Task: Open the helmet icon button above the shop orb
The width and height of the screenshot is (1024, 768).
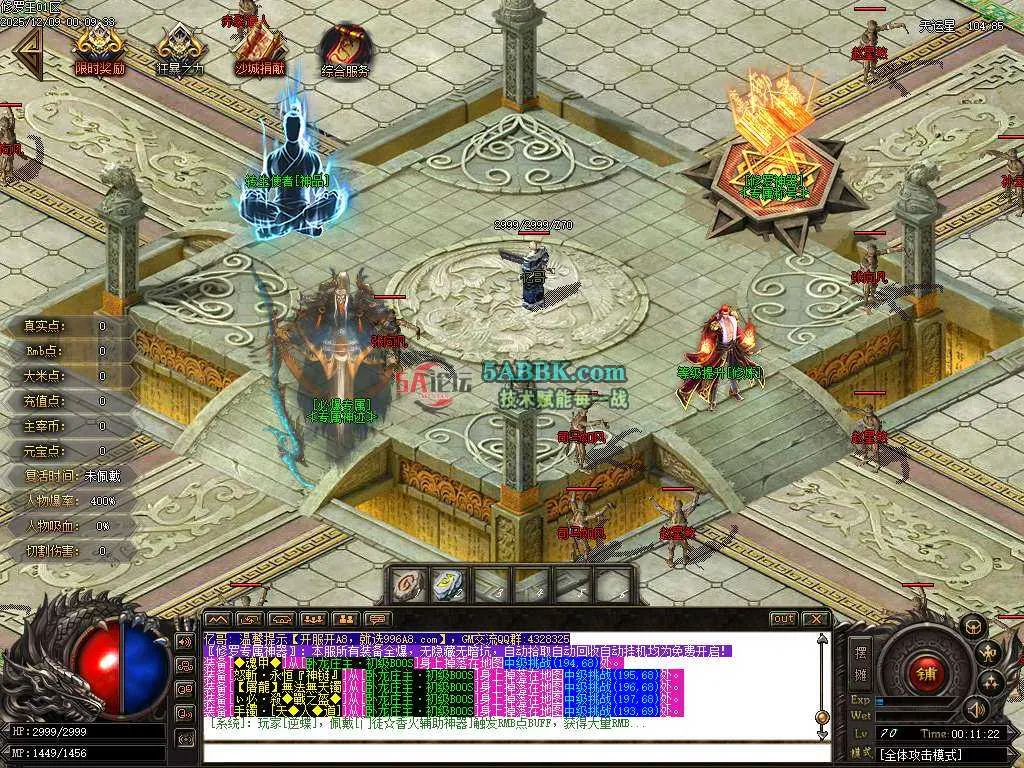Action: pyautogui.click(x=971, y=627)
